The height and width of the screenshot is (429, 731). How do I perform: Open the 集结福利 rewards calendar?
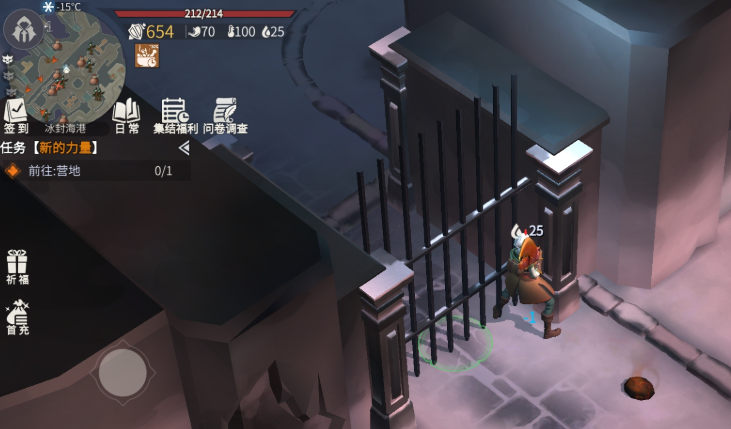tap(175, 116)
